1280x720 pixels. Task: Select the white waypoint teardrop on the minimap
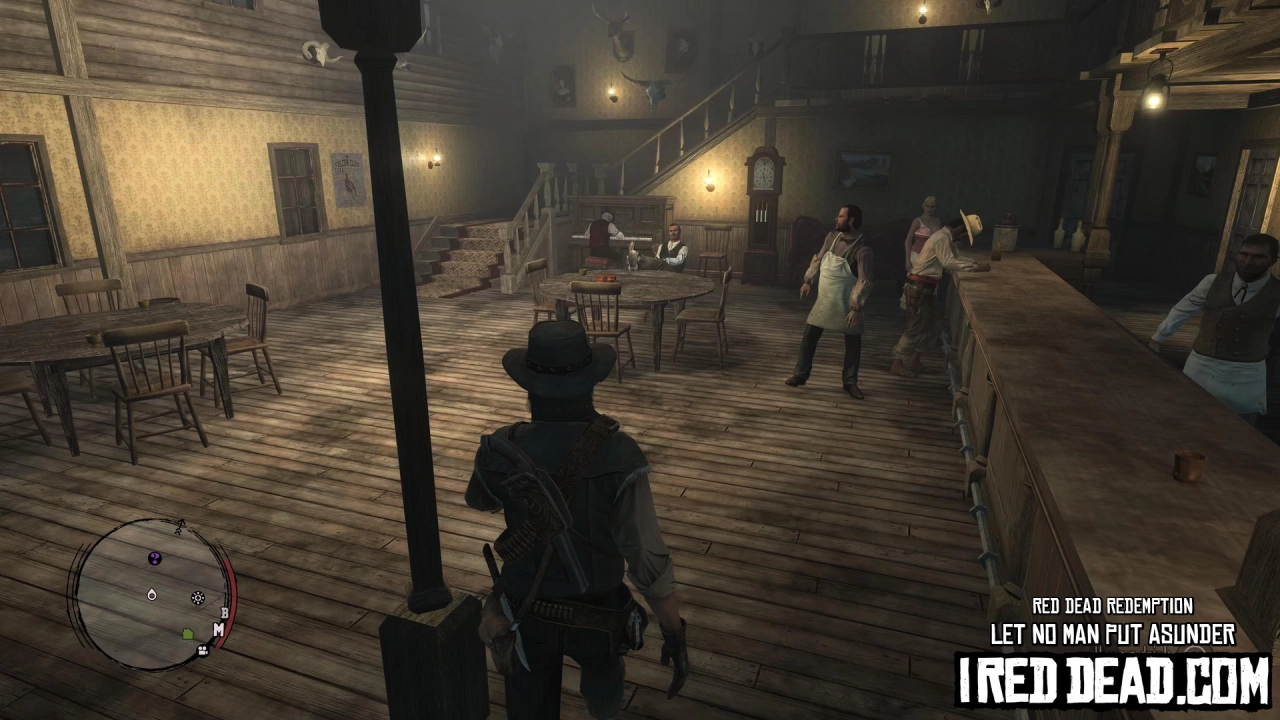click(151, 596)
